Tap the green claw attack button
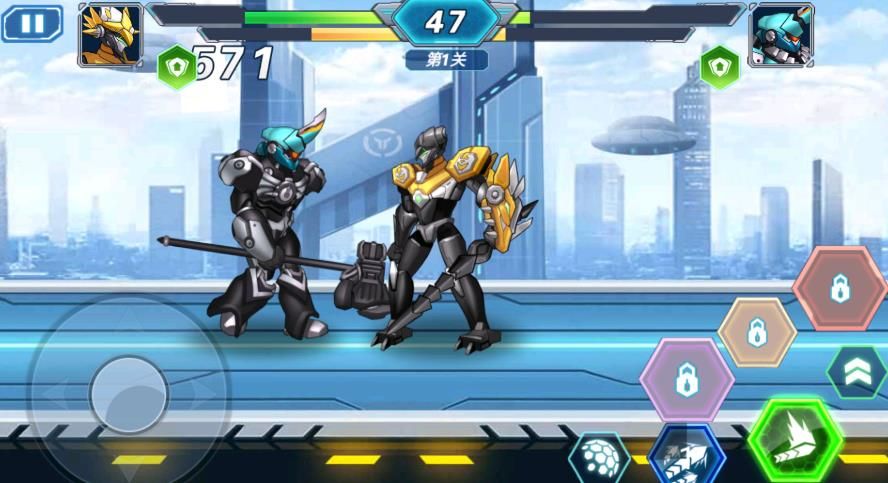This screenshot has width=888, height=483. [x=796, y=438]
